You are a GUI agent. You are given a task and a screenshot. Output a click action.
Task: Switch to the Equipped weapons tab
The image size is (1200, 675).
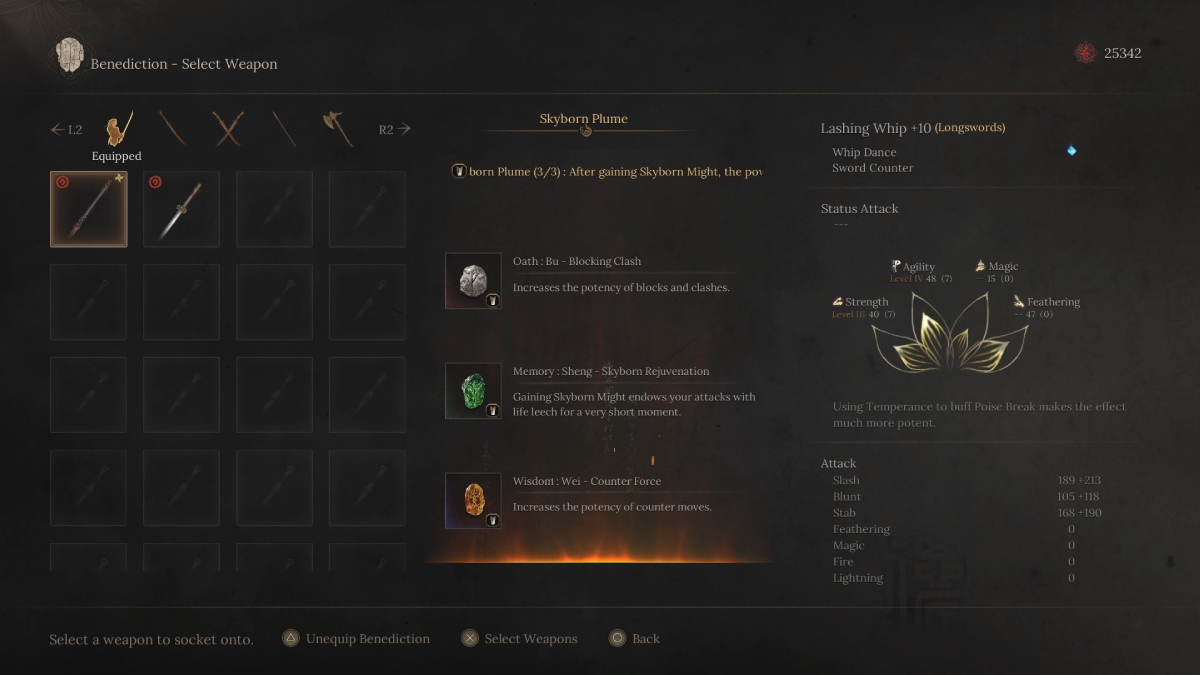coord(120,130)
